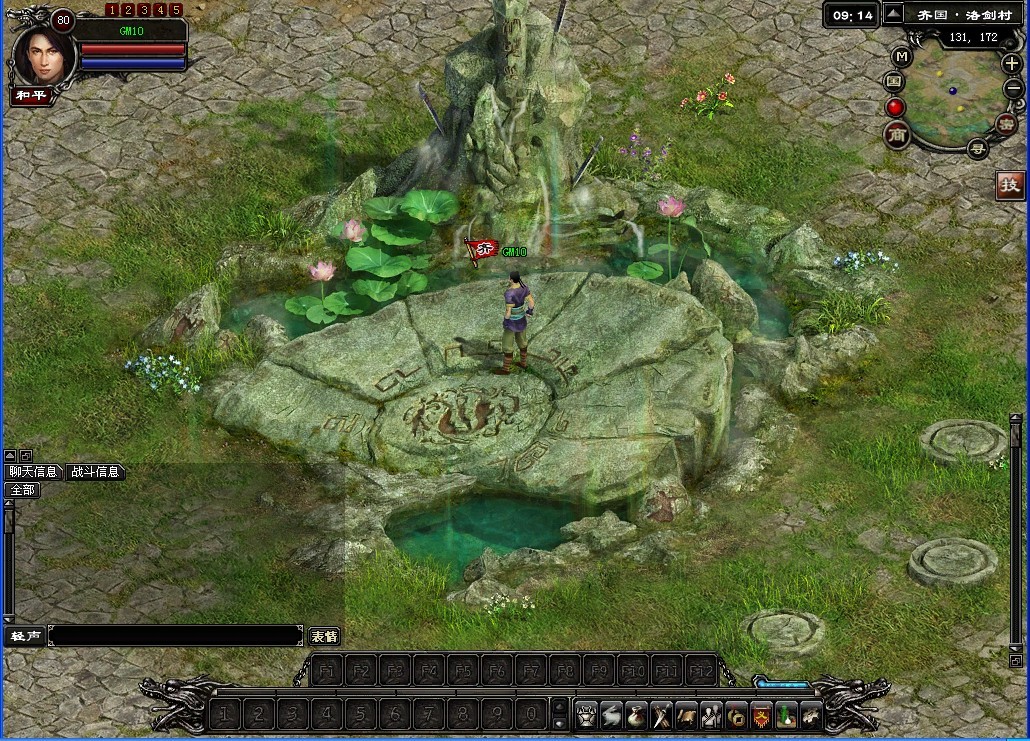
Task: Click the 国 button beside the minimap
Action: [x=894, y=81]
